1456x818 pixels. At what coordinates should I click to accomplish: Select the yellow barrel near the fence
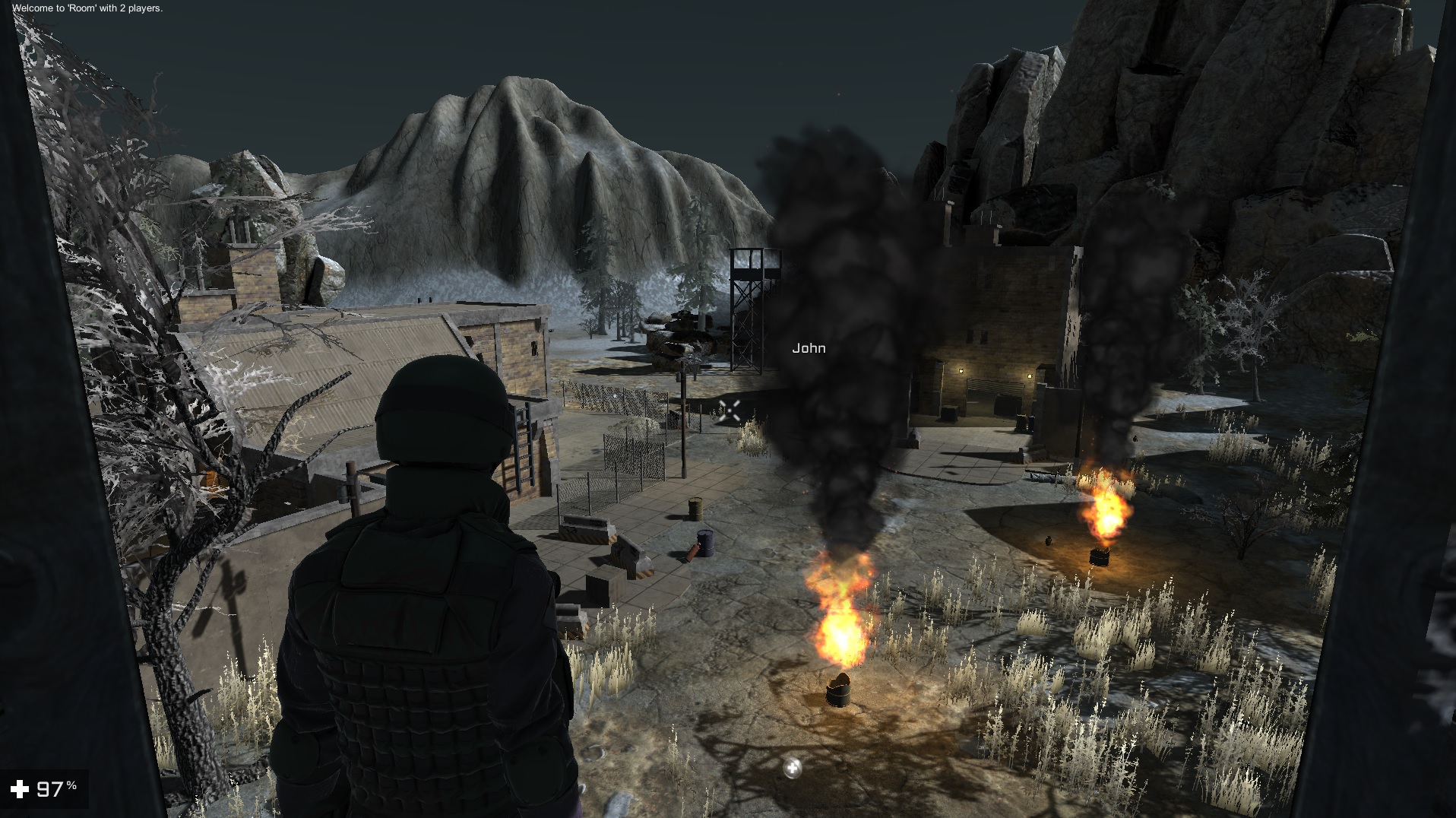coord(695,508)
